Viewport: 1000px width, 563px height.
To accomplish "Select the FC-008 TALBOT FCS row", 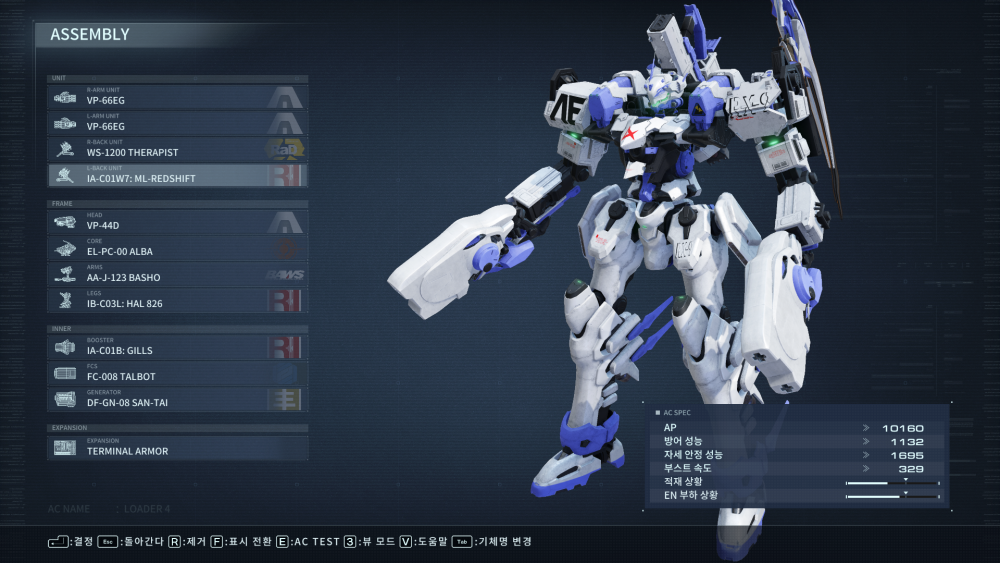I will pos(177,373).
